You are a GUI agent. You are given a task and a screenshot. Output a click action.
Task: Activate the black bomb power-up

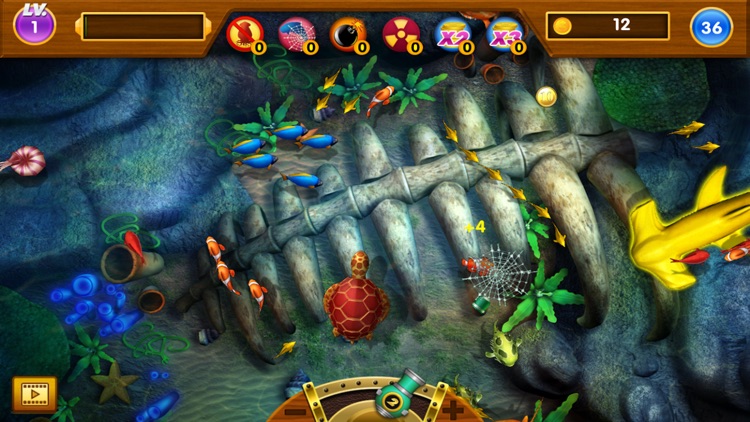pos(348,34)
